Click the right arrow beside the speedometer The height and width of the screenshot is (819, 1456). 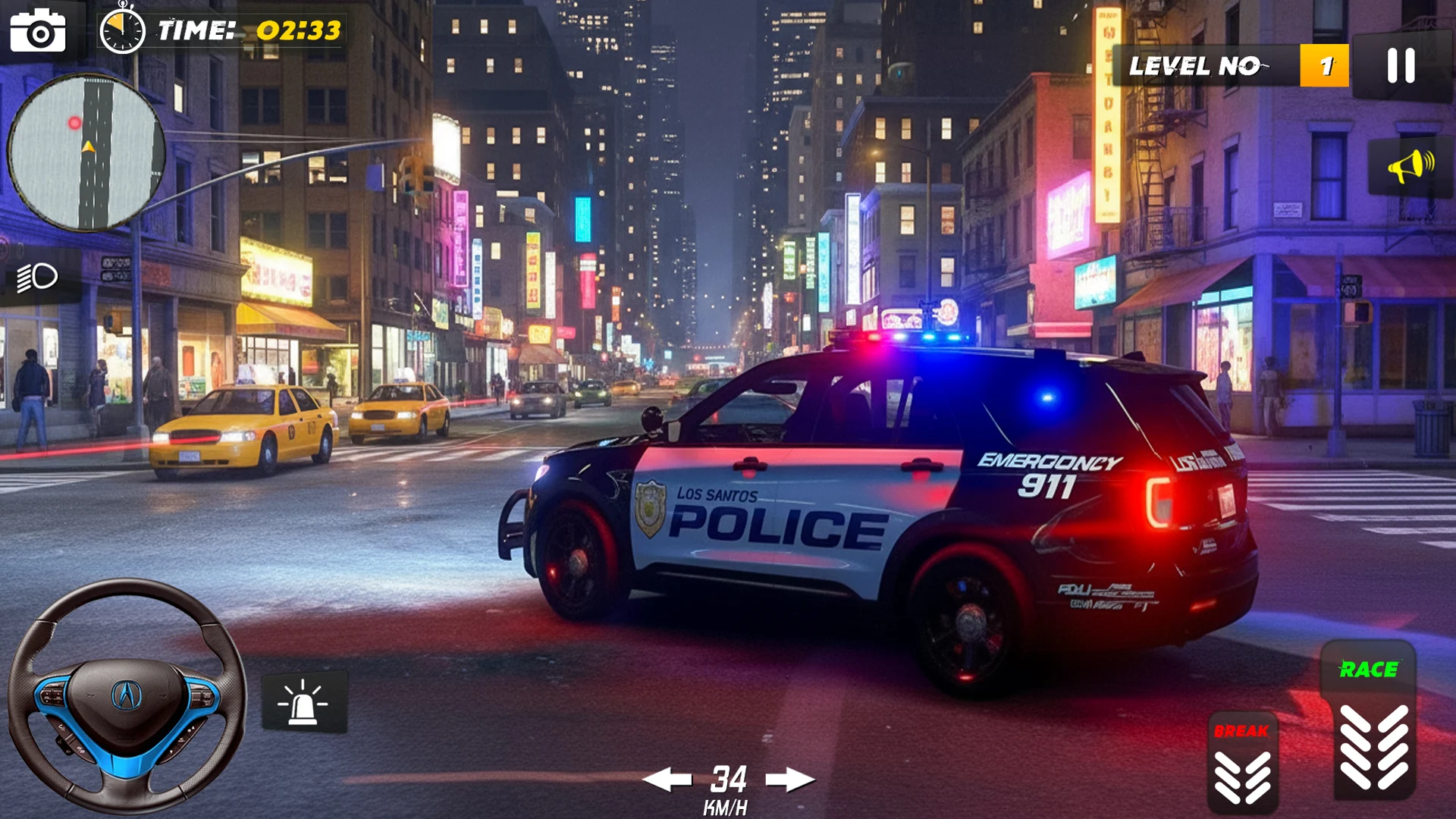pos(790,779)
